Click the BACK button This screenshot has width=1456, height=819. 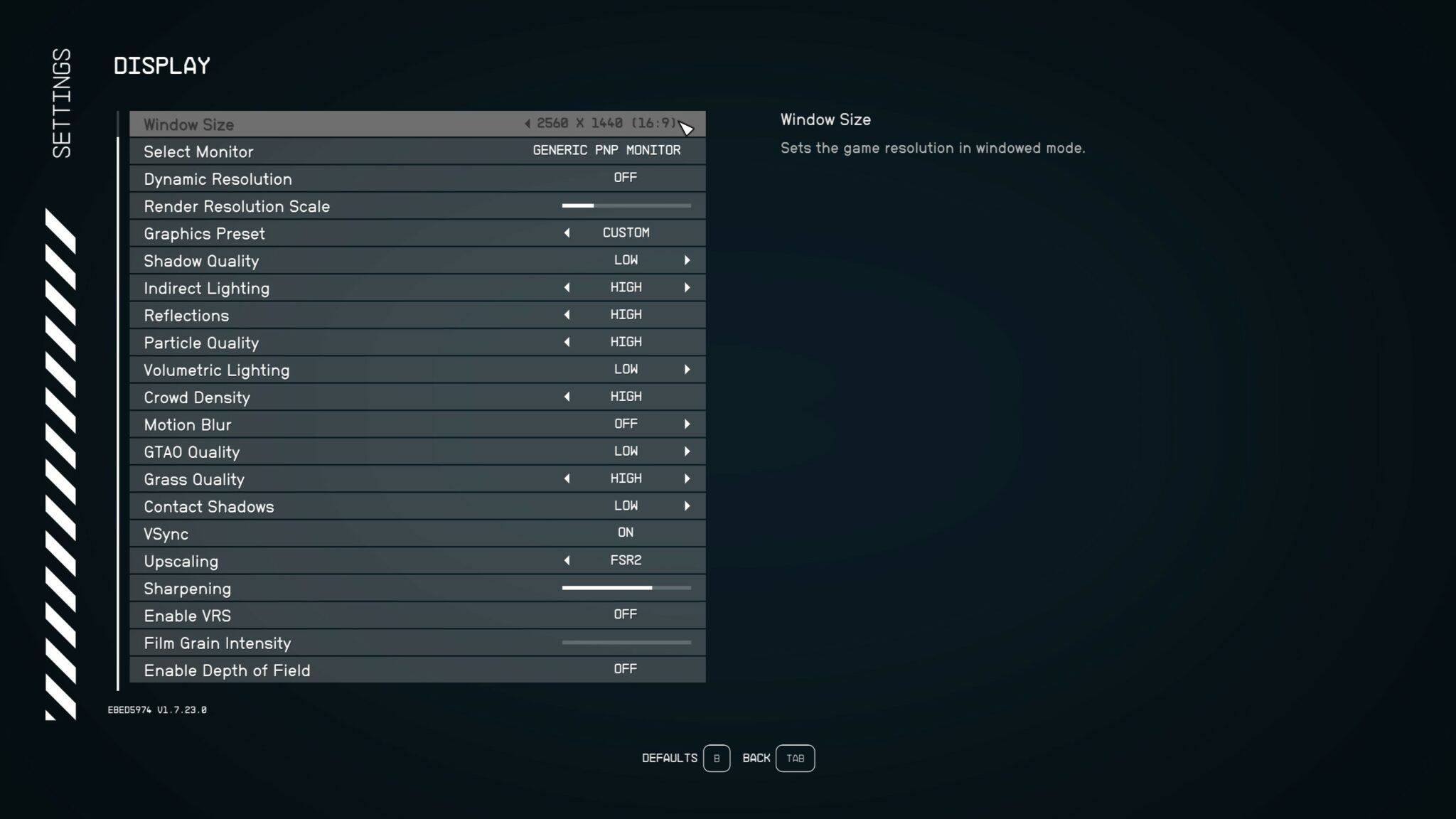795,758
